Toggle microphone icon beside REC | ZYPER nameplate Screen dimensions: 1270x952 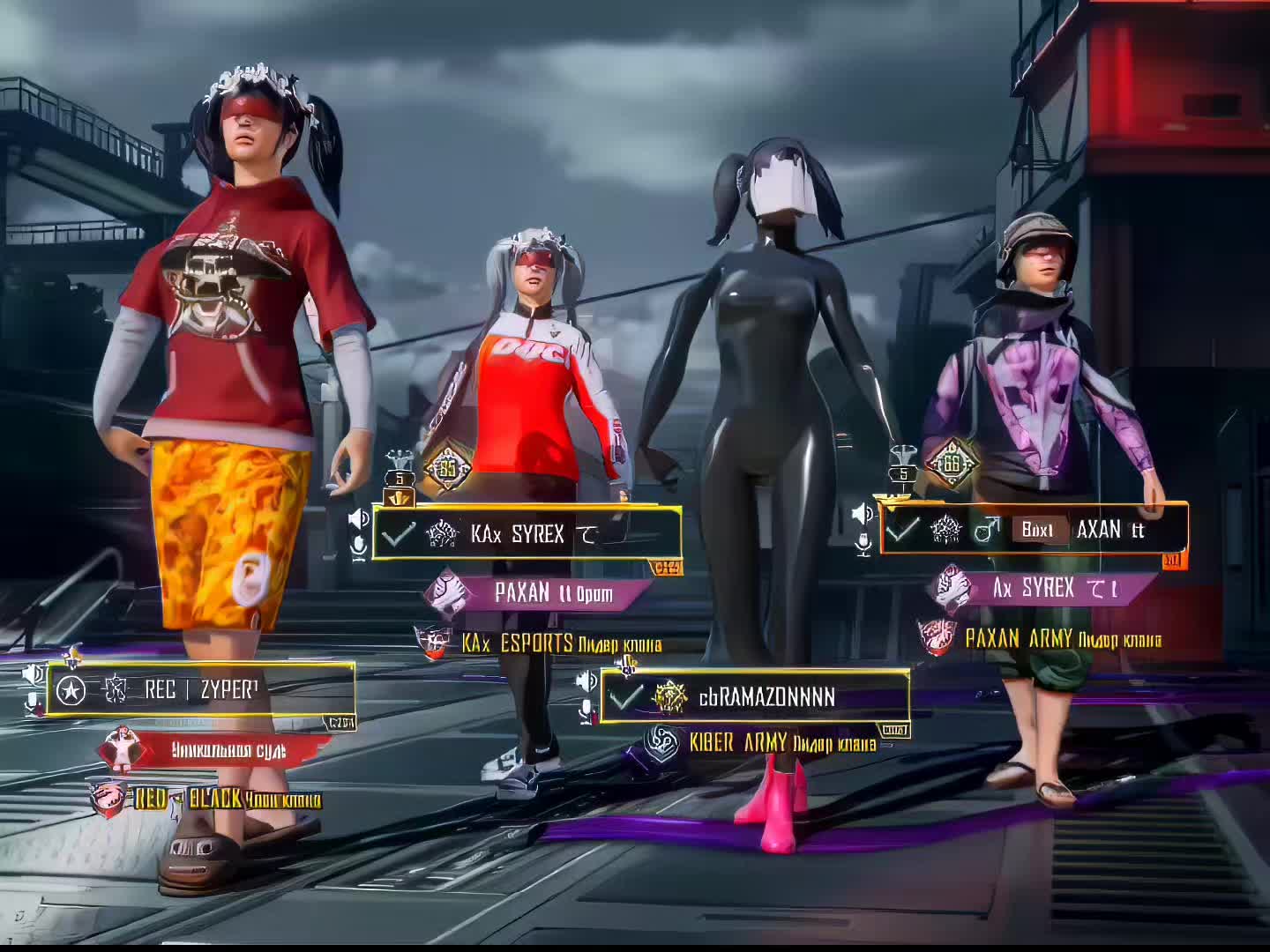(x=34, y=703)
